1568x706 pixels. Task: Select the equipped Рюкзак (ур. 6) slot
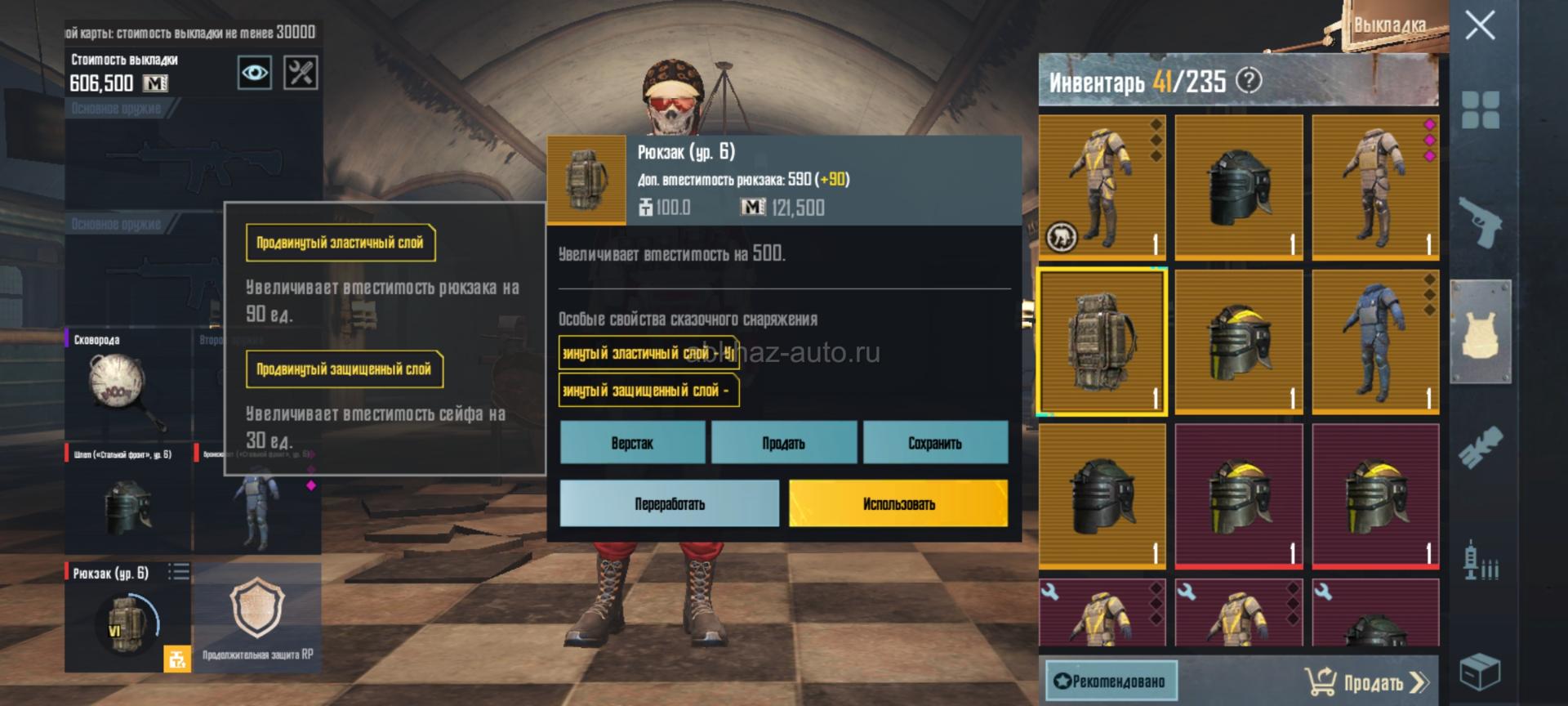coord(127,617)
